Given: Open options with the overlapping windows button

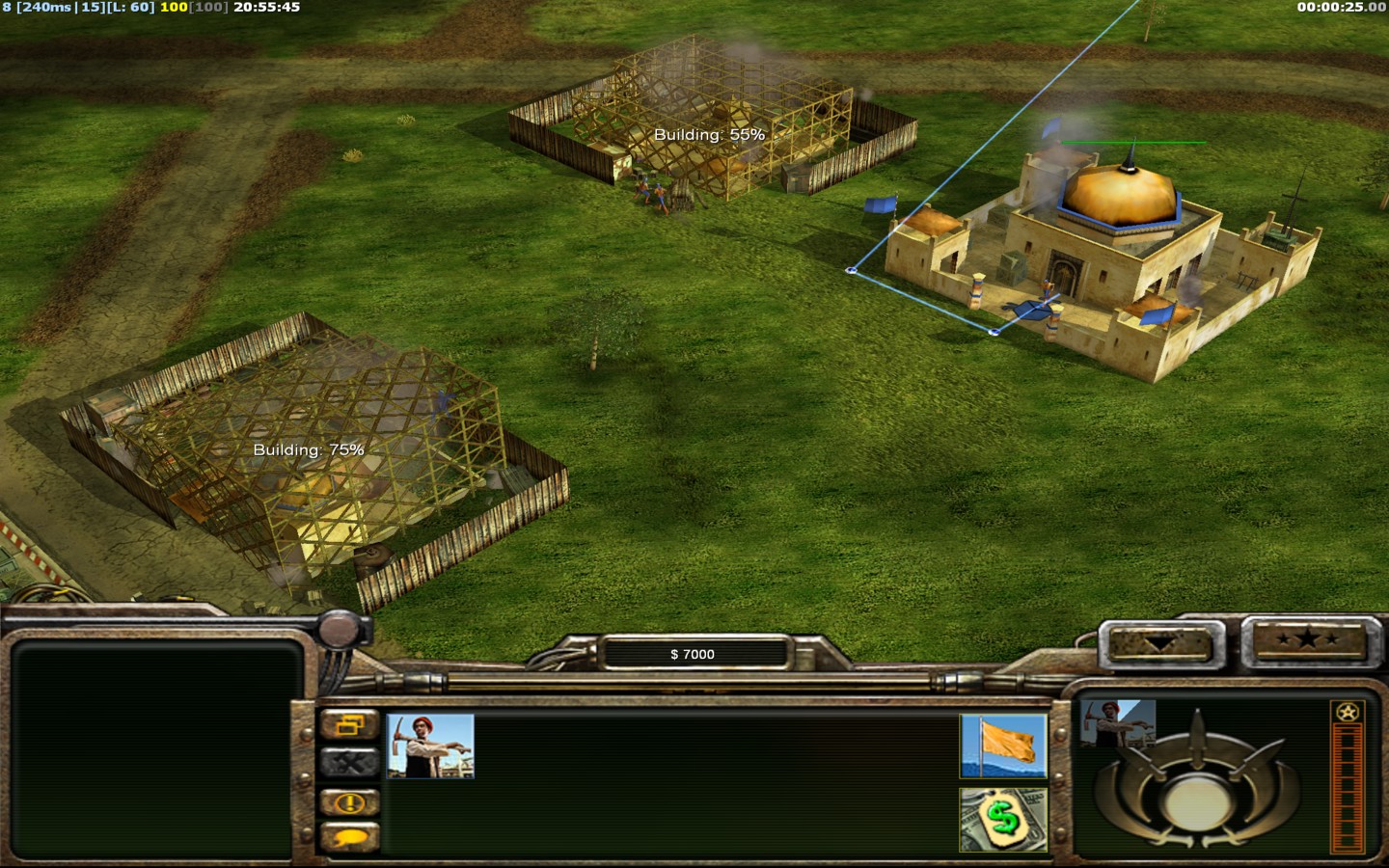Looking at the screenshot, I should 349,724.
